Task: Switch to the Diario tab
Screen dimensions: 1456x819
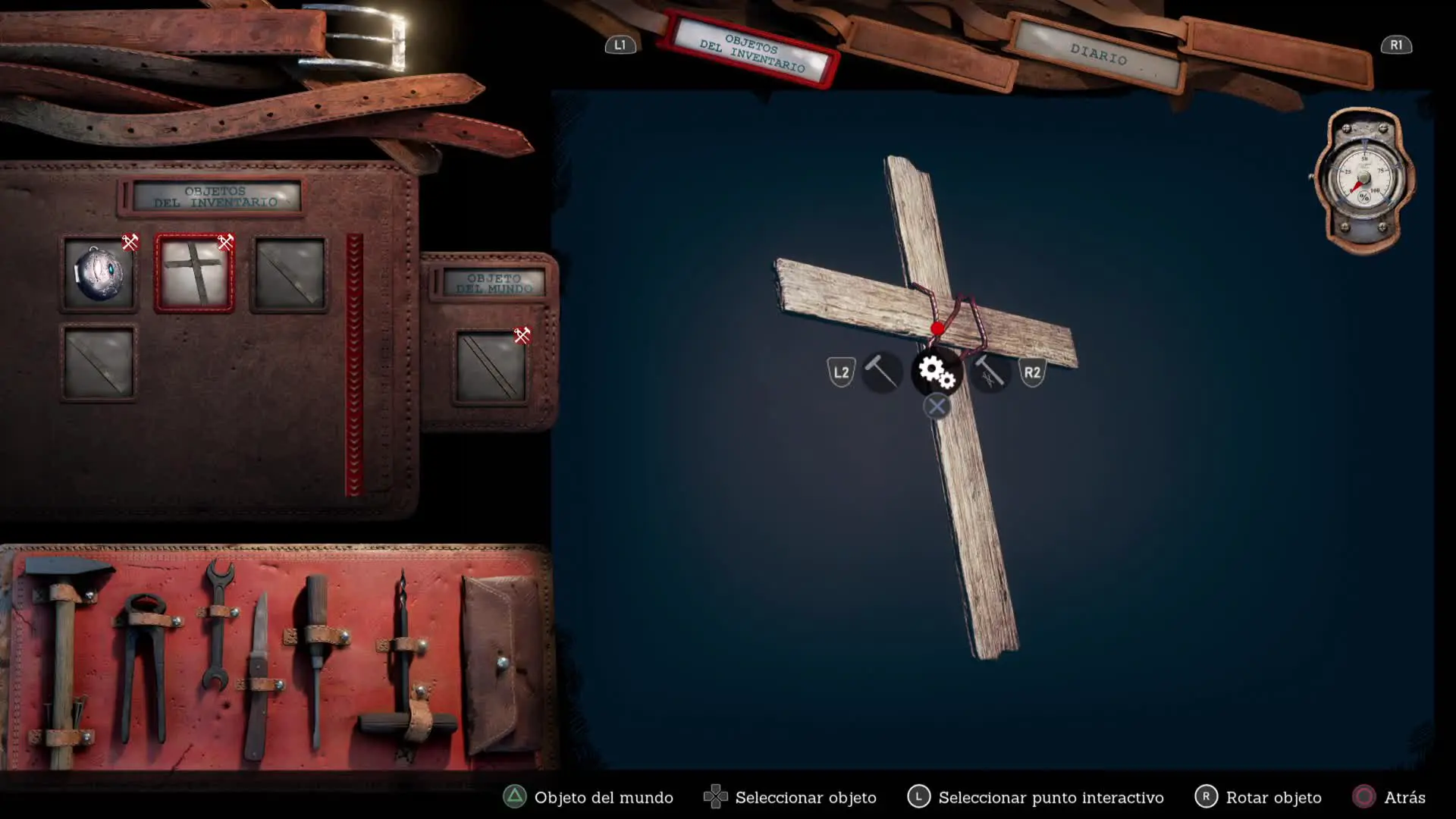Action: [1098, 55]
